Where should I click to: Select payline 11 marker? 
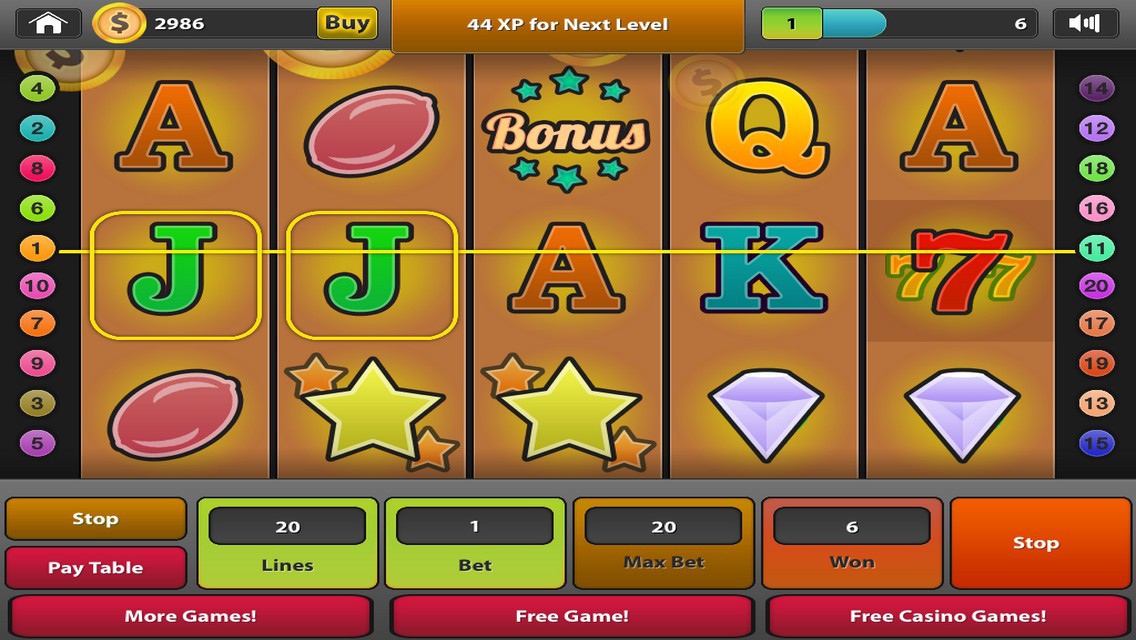[x=1096, y=248]
